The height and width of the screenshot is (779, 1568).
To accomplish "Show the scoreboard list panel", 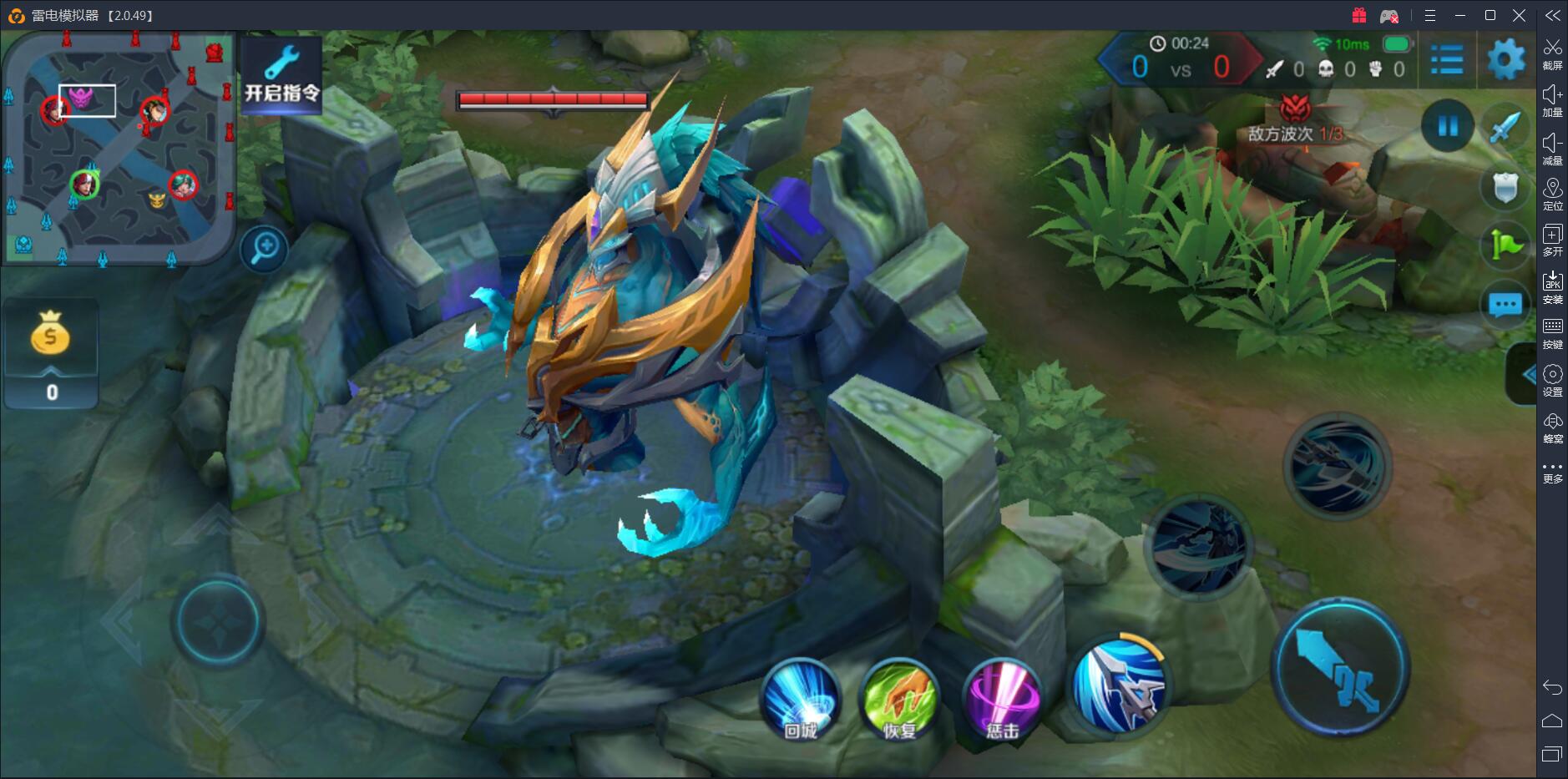I will coord(1447,60).
